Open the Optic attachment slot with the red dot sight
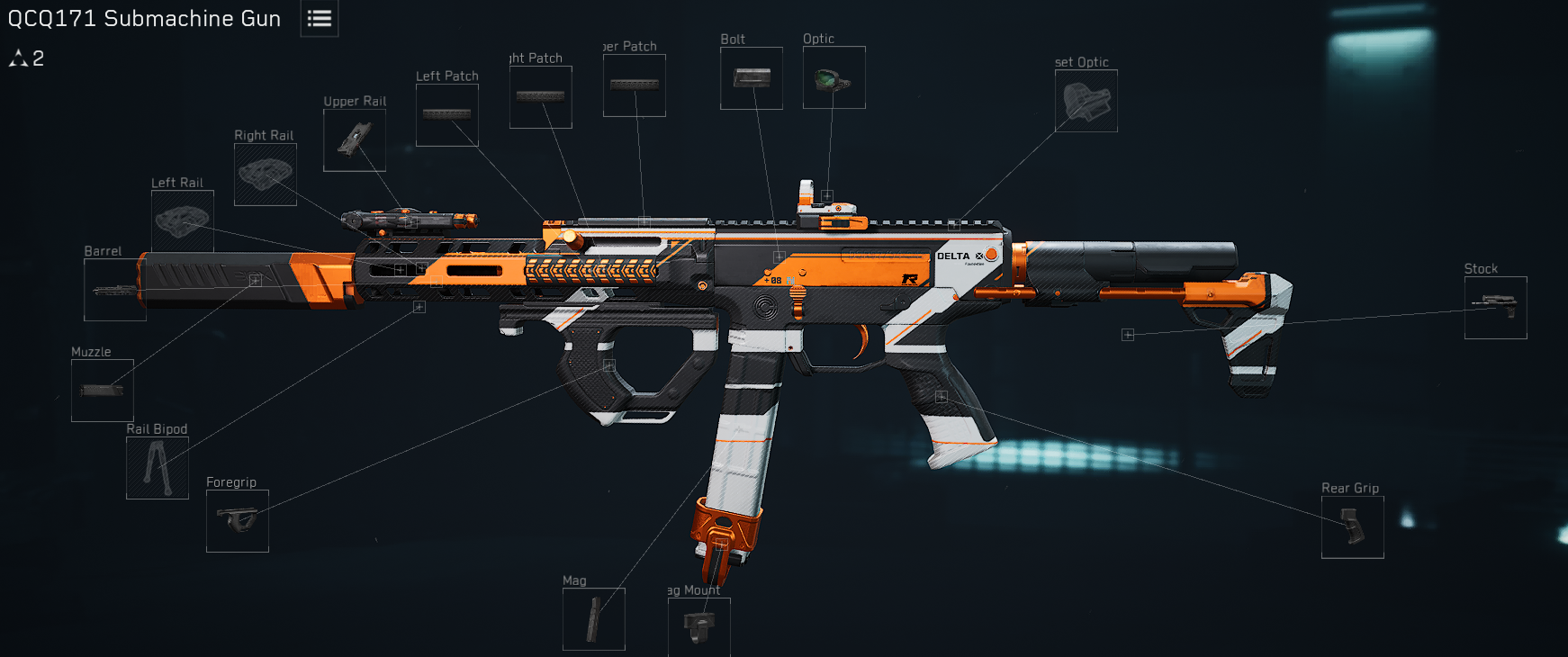This screenshot has width=1568, height=657. point(834,78)
